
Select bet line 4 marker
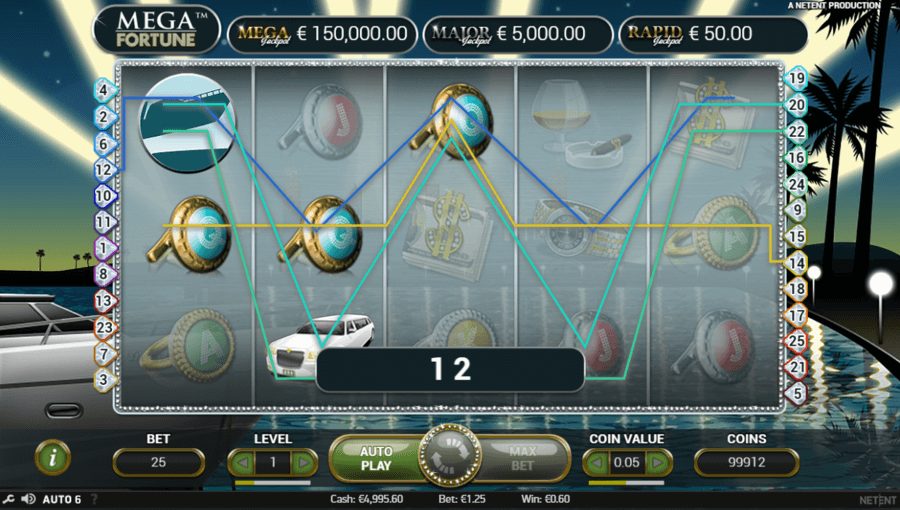[x=101, y=90]
